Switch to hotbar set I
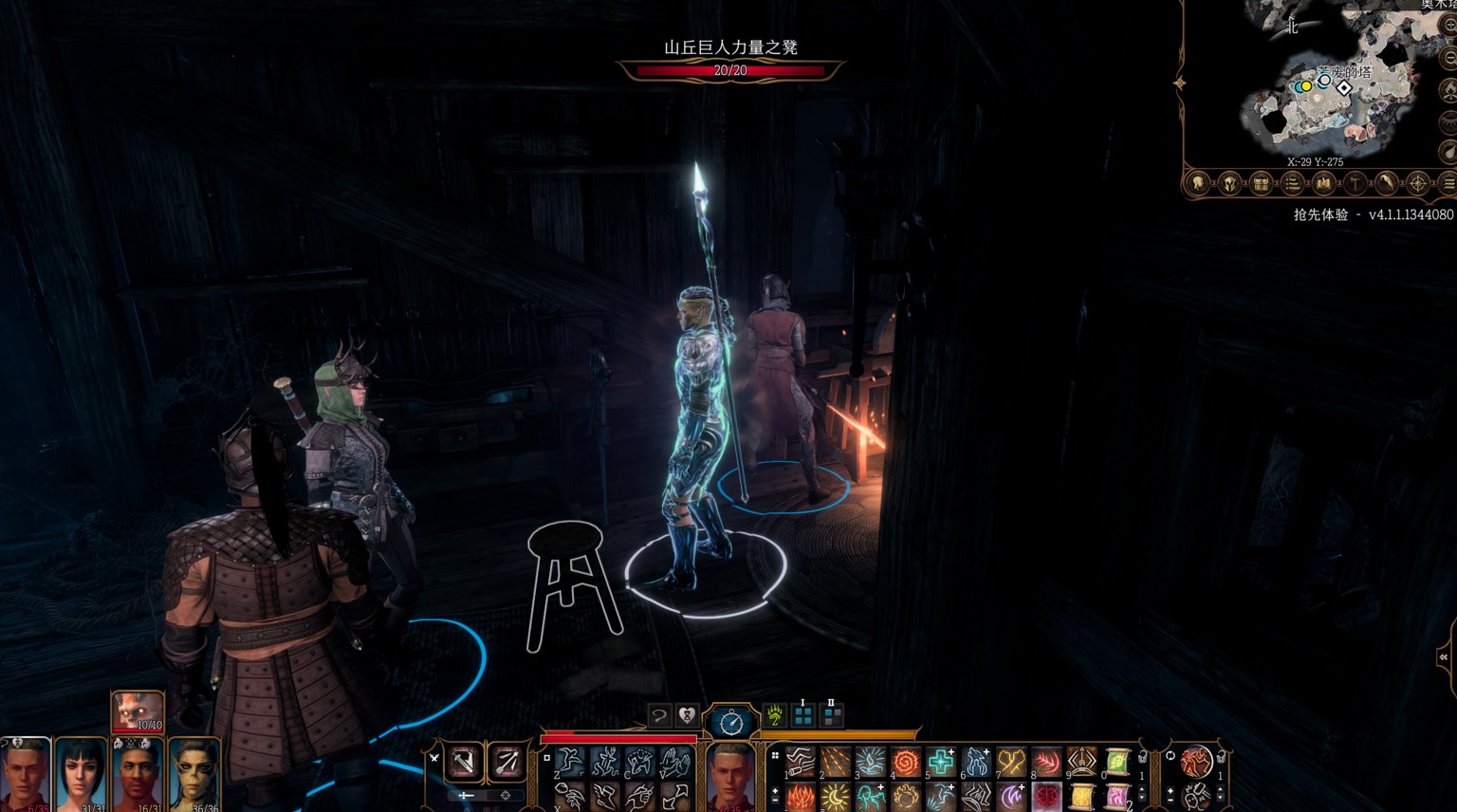This screenshot has height=812, width=1457. point(802,715)
